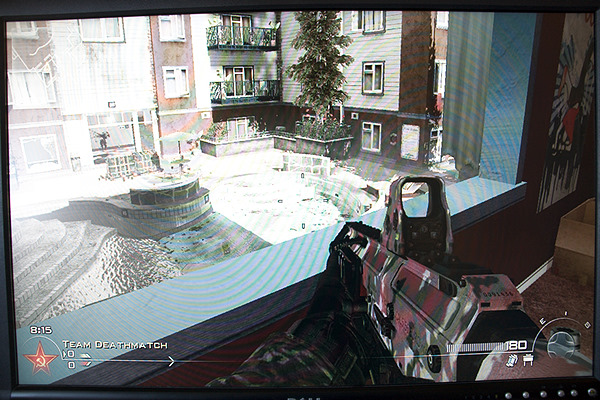Select the Team Deathmatch game mode label
600x400 pixels.
(99, 343)
